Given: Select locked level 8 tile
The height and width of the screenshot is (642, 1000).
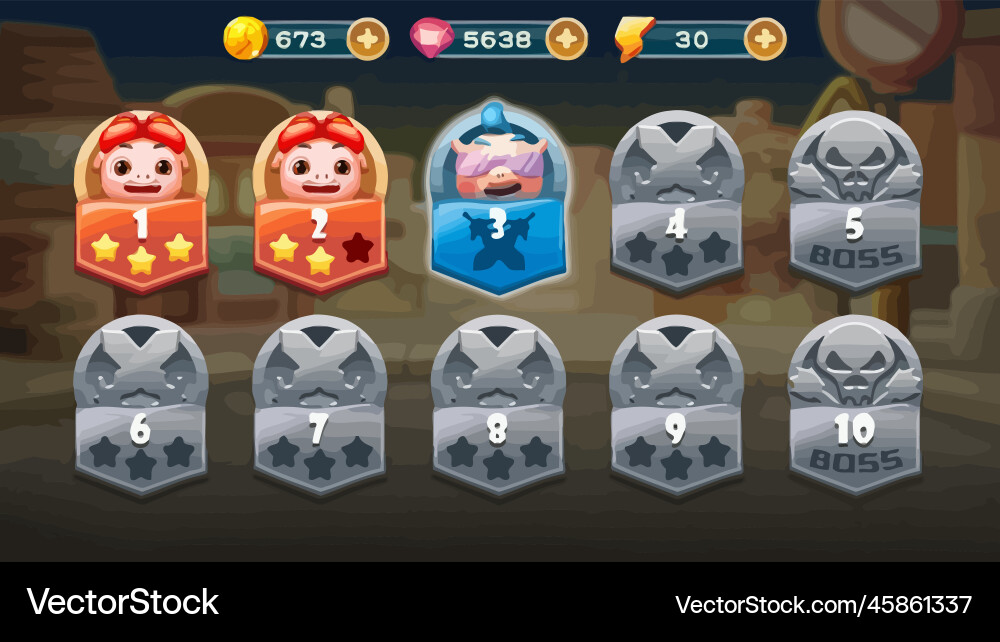Looking at the screenshot, I should 497,408.
